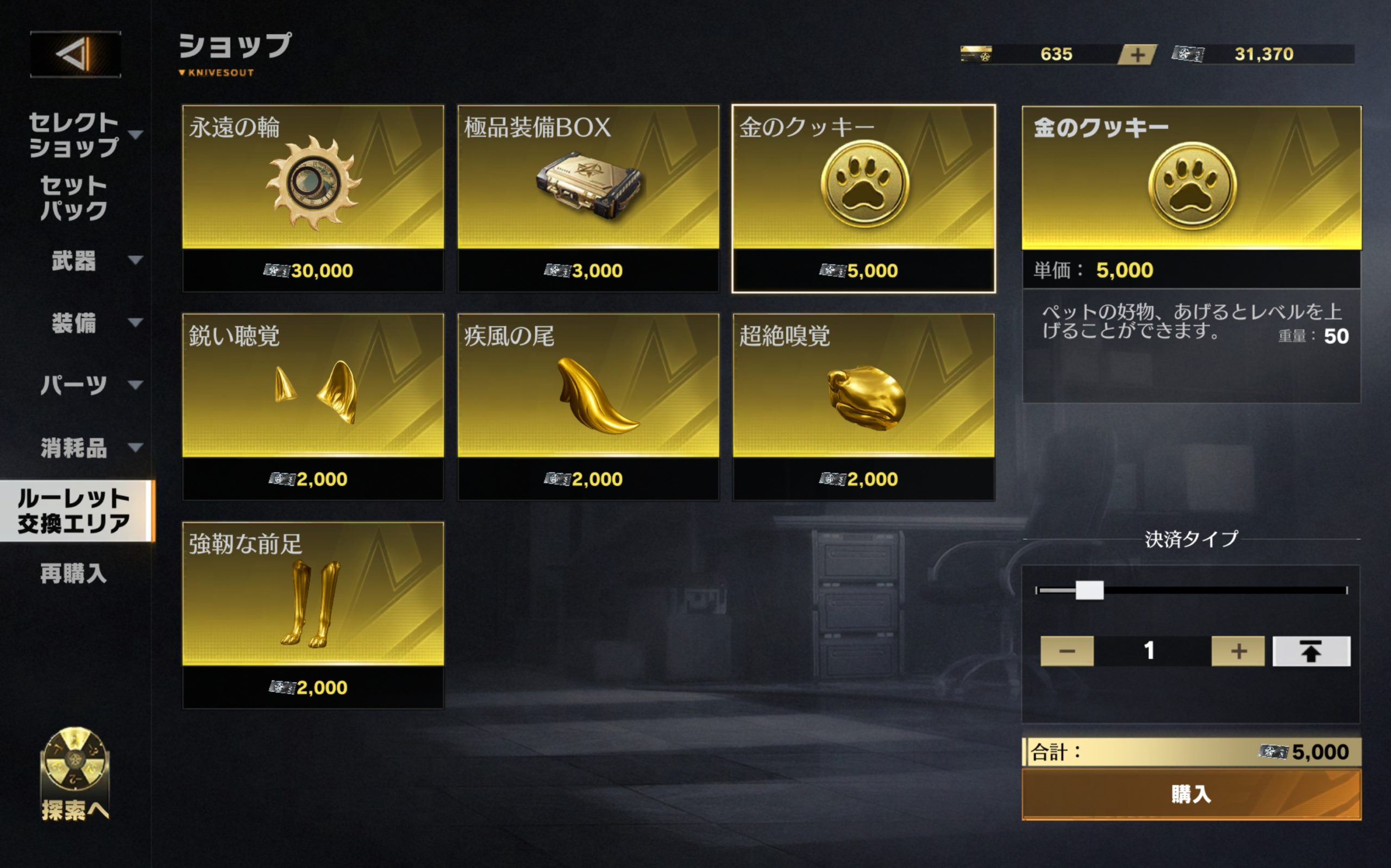
Task: Show the 消耗品 consumables category
Action: 74,447
